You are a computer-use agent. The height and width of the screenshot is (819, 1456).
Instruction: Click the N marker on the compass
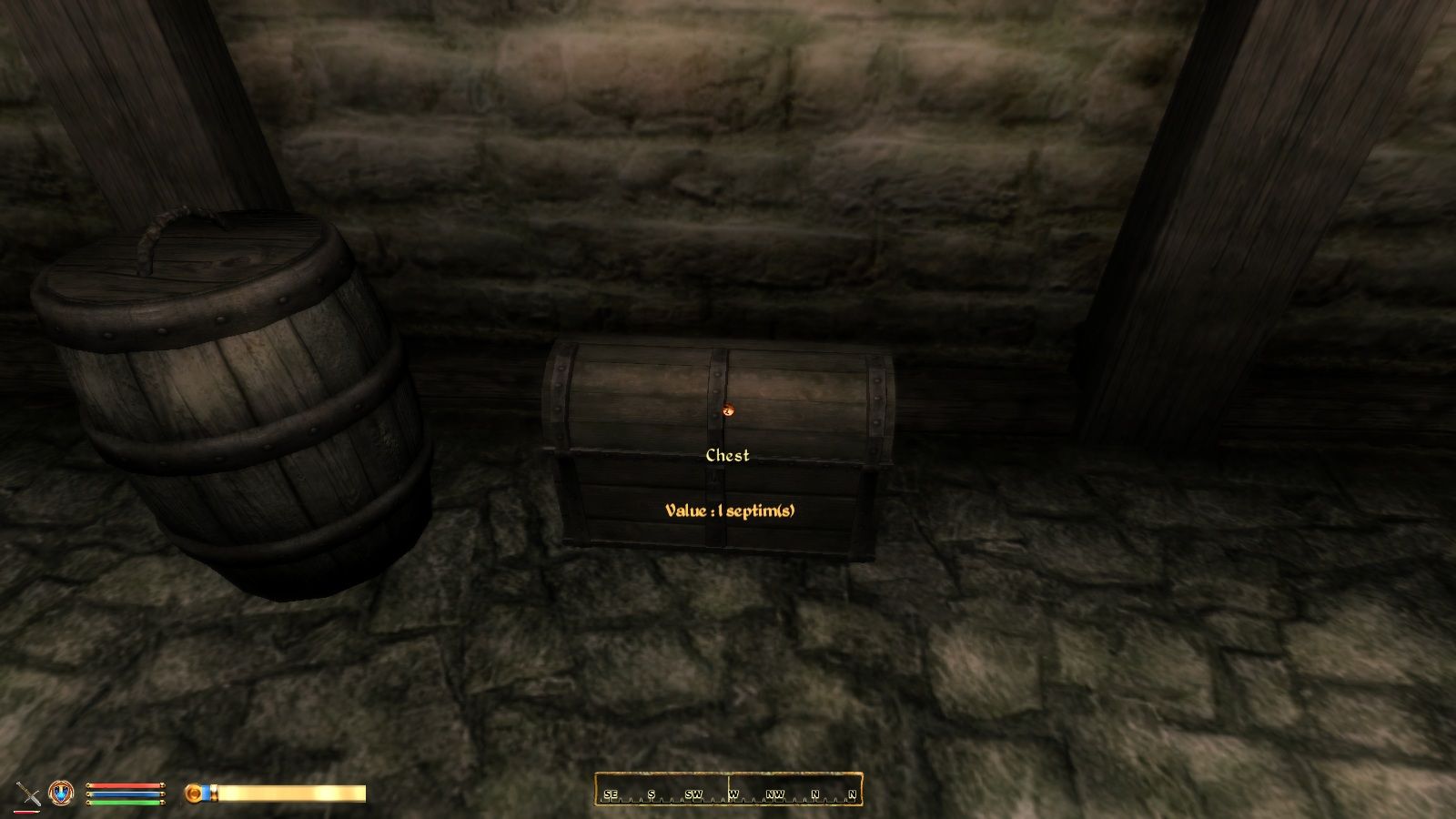pyautogui.click(x=815, y=793)
